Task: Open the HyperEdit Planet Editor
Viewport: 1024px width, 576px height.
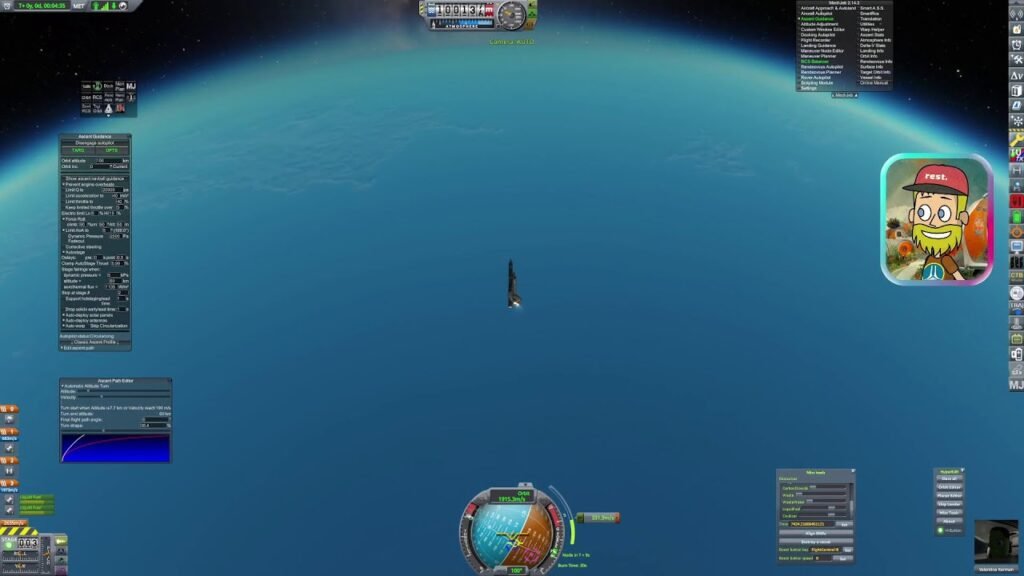Action: (x=950, y=495)
